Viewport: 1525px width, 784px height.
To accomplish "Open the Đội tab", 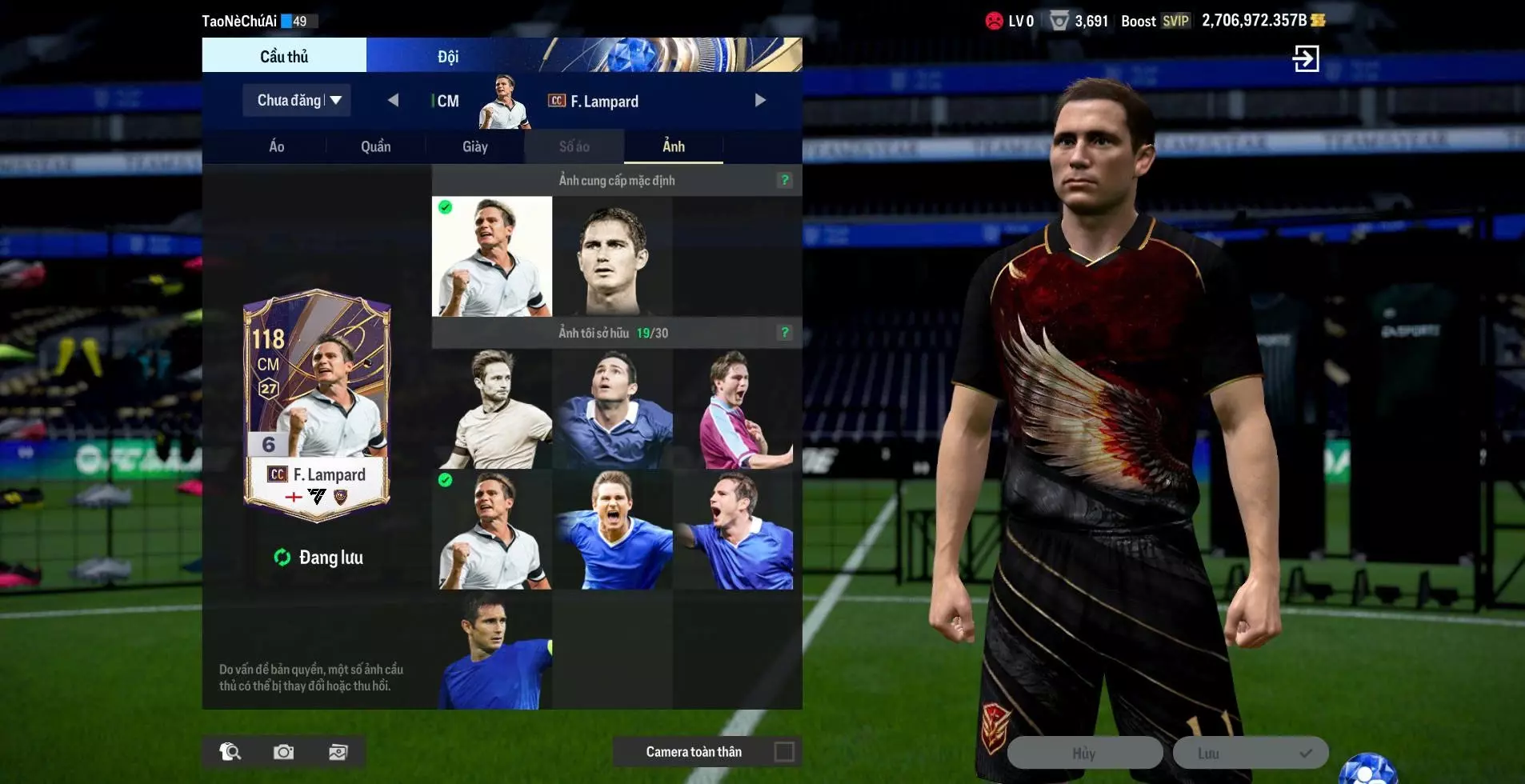I will [447, 56].
